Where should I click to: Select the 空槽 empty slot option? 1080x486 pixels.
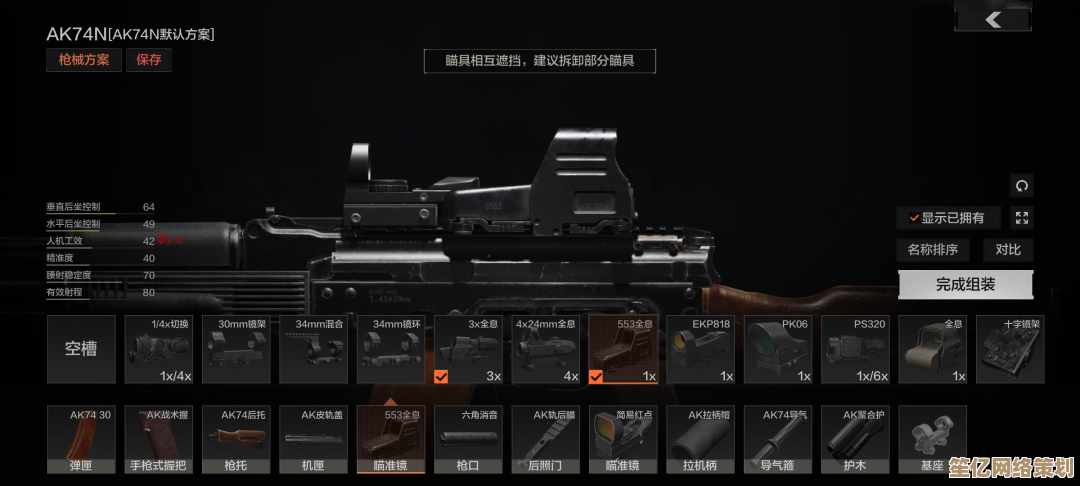[81, 349]
